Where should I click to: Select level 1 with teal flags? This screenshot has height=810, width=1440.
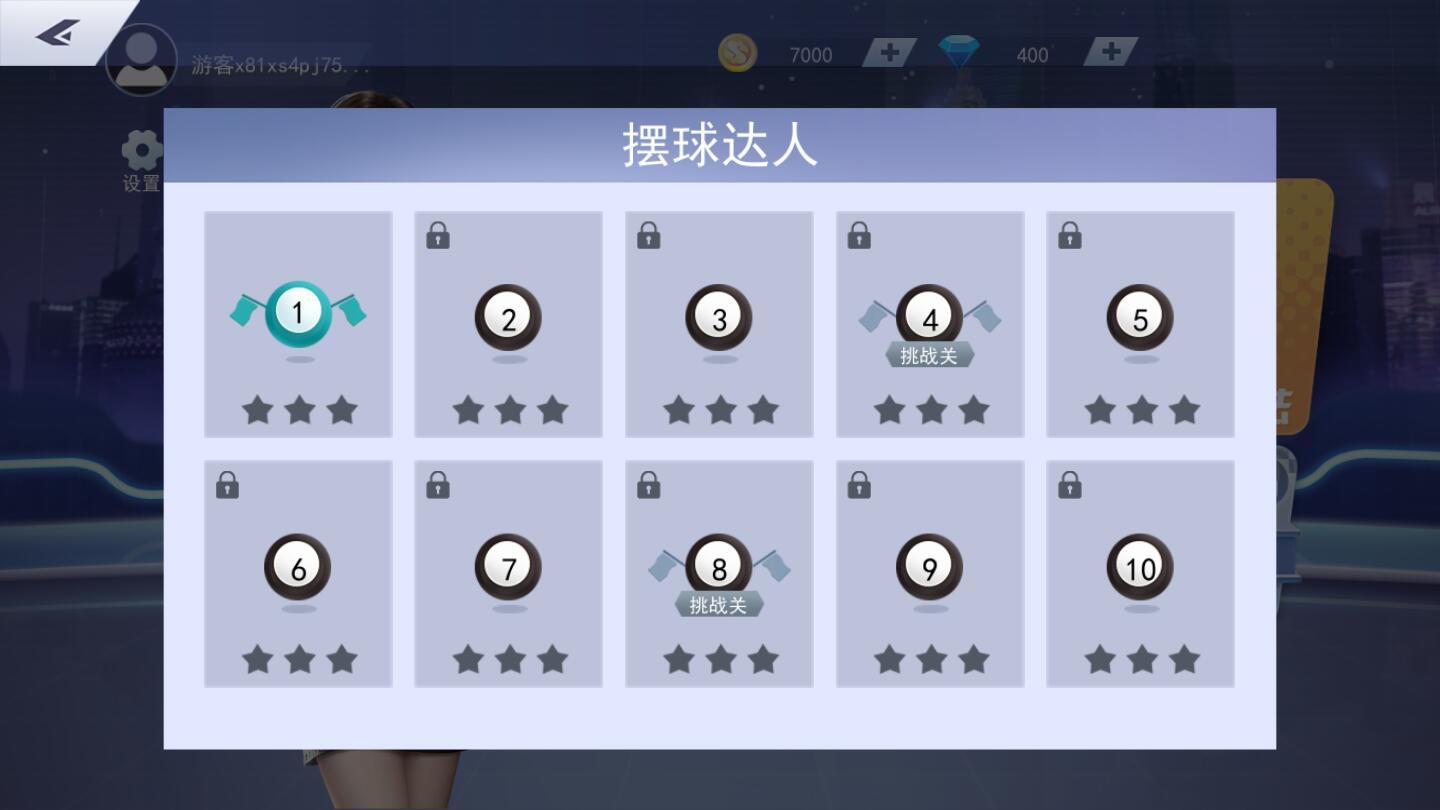coord(296,315)
